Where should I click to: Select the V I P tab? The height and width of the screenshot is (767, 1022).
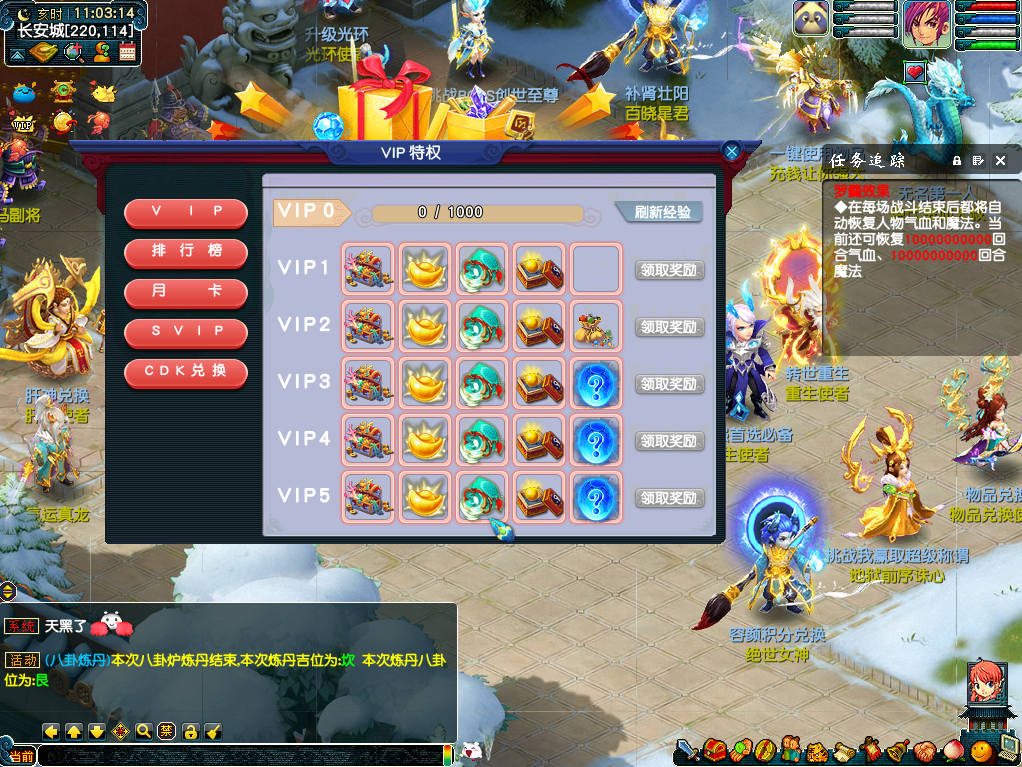click(186, 213)
